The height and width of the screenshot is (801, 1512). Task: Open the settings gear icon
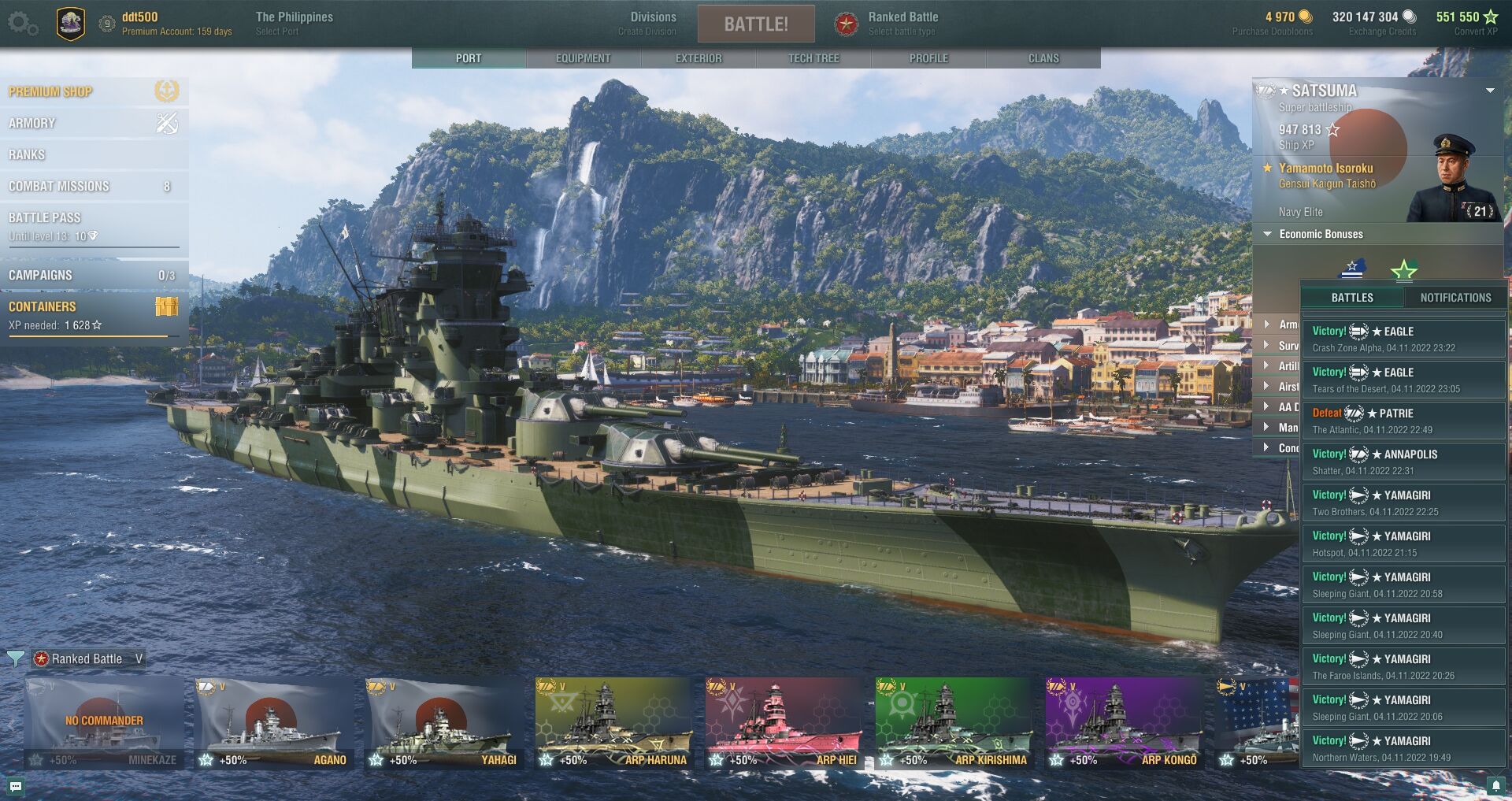pyautogui.click(x=22, y=24)
